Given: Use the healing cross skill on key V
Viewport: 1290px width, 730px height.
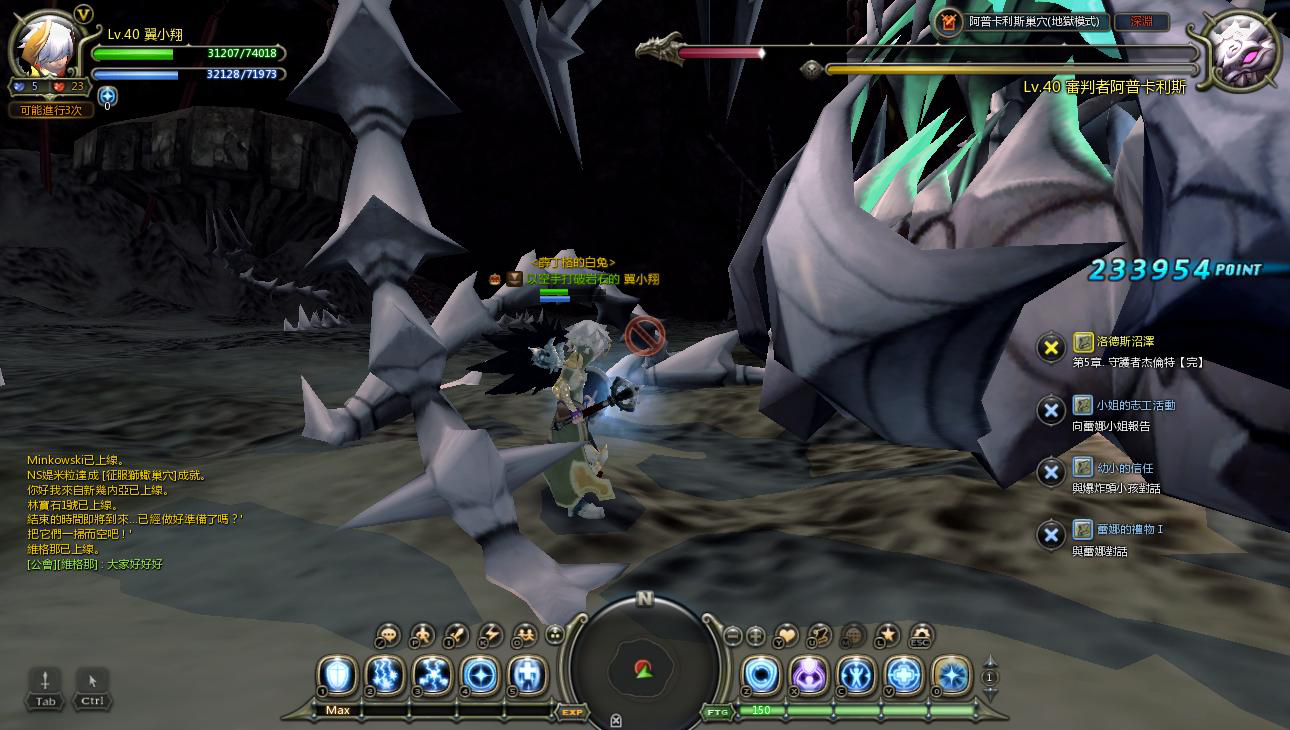Looking at the screenshot, I should point(904,675).
